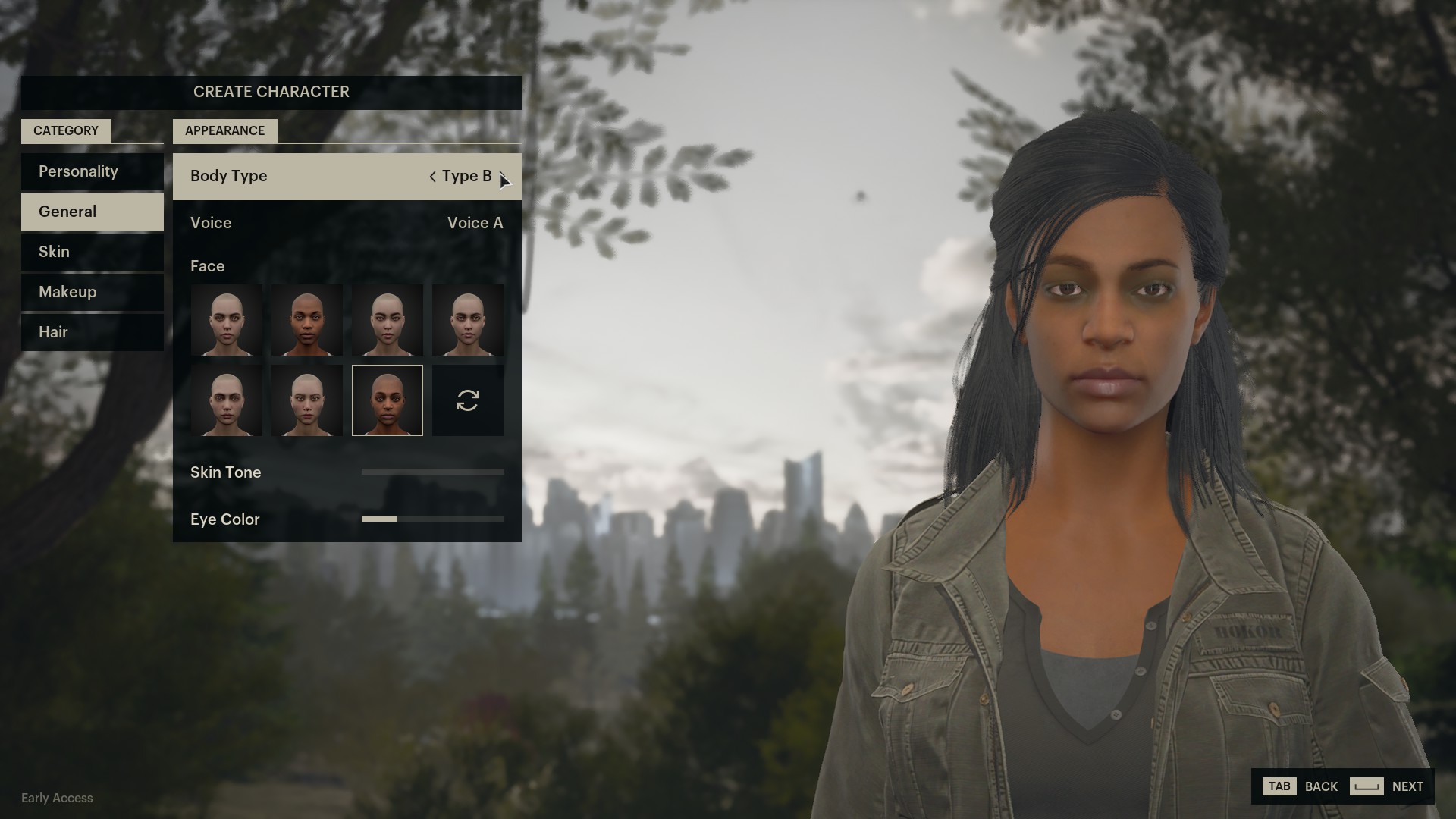Select the second face preset in bottom row
The width and height of the screenshot is (1456, 819).
306,400
